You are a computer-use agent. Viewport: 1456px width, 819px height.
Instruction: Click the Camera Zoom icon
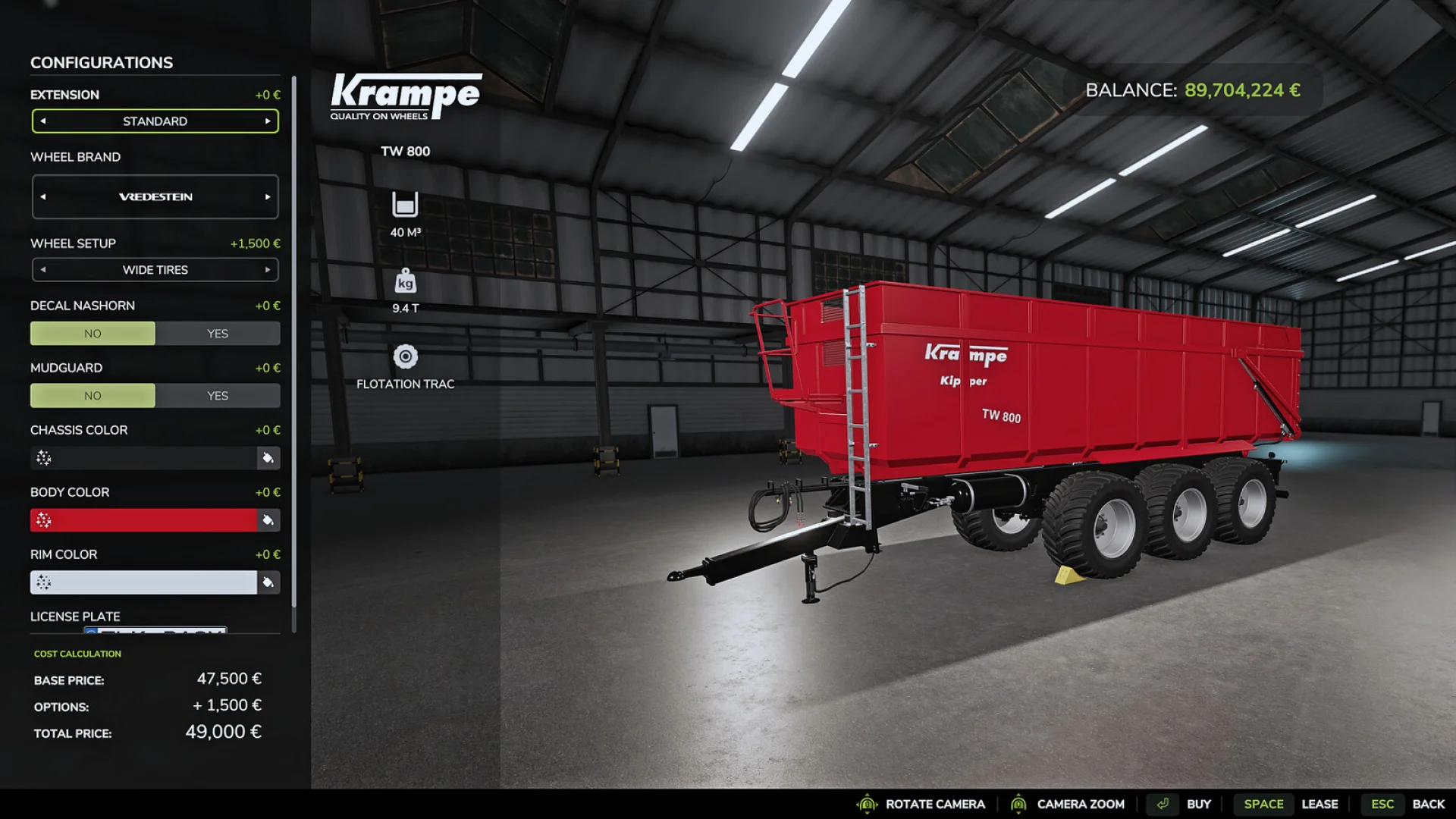coord(1020,804)
